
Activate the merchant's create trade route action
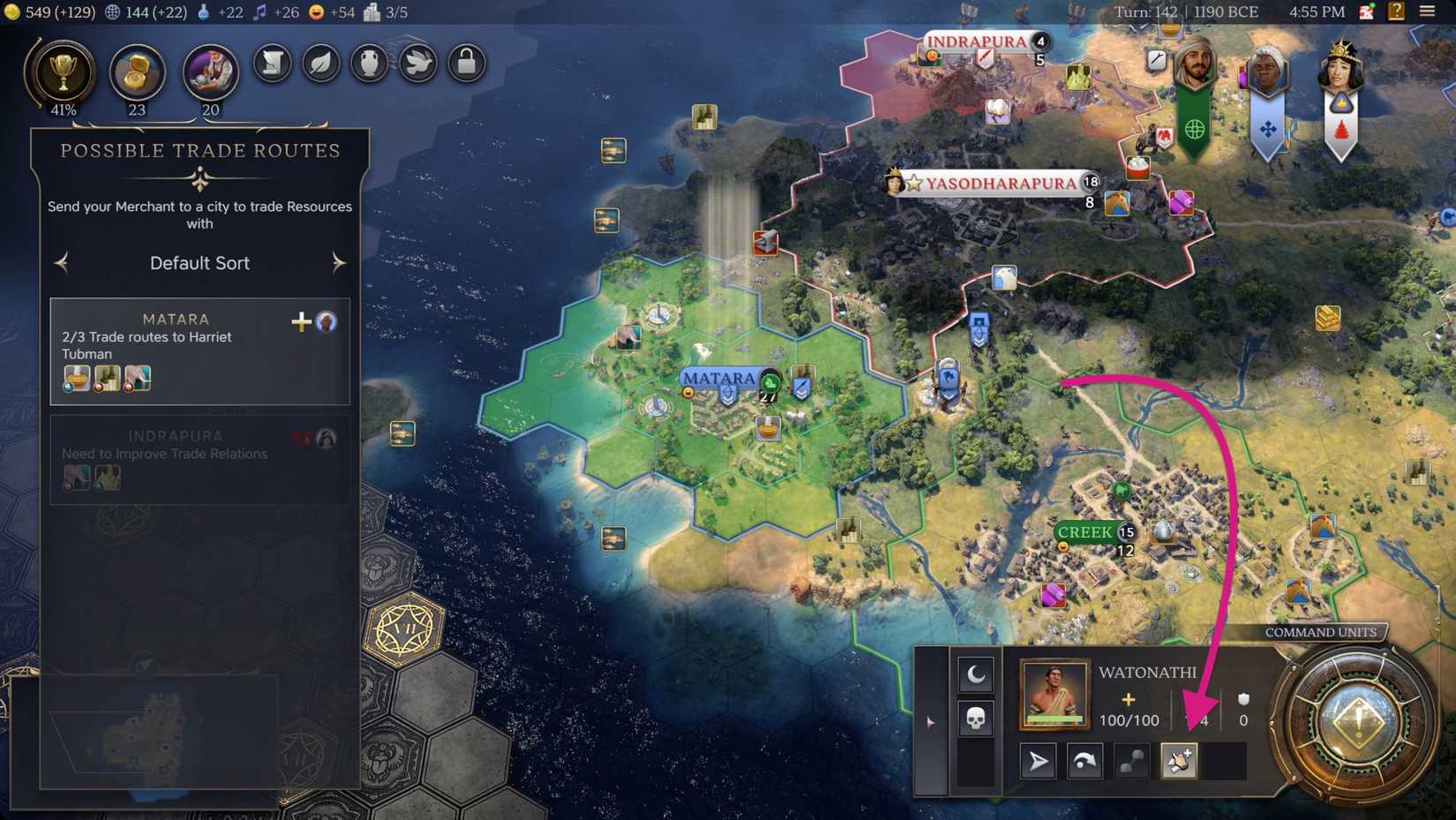click(x=1180, y=760)
